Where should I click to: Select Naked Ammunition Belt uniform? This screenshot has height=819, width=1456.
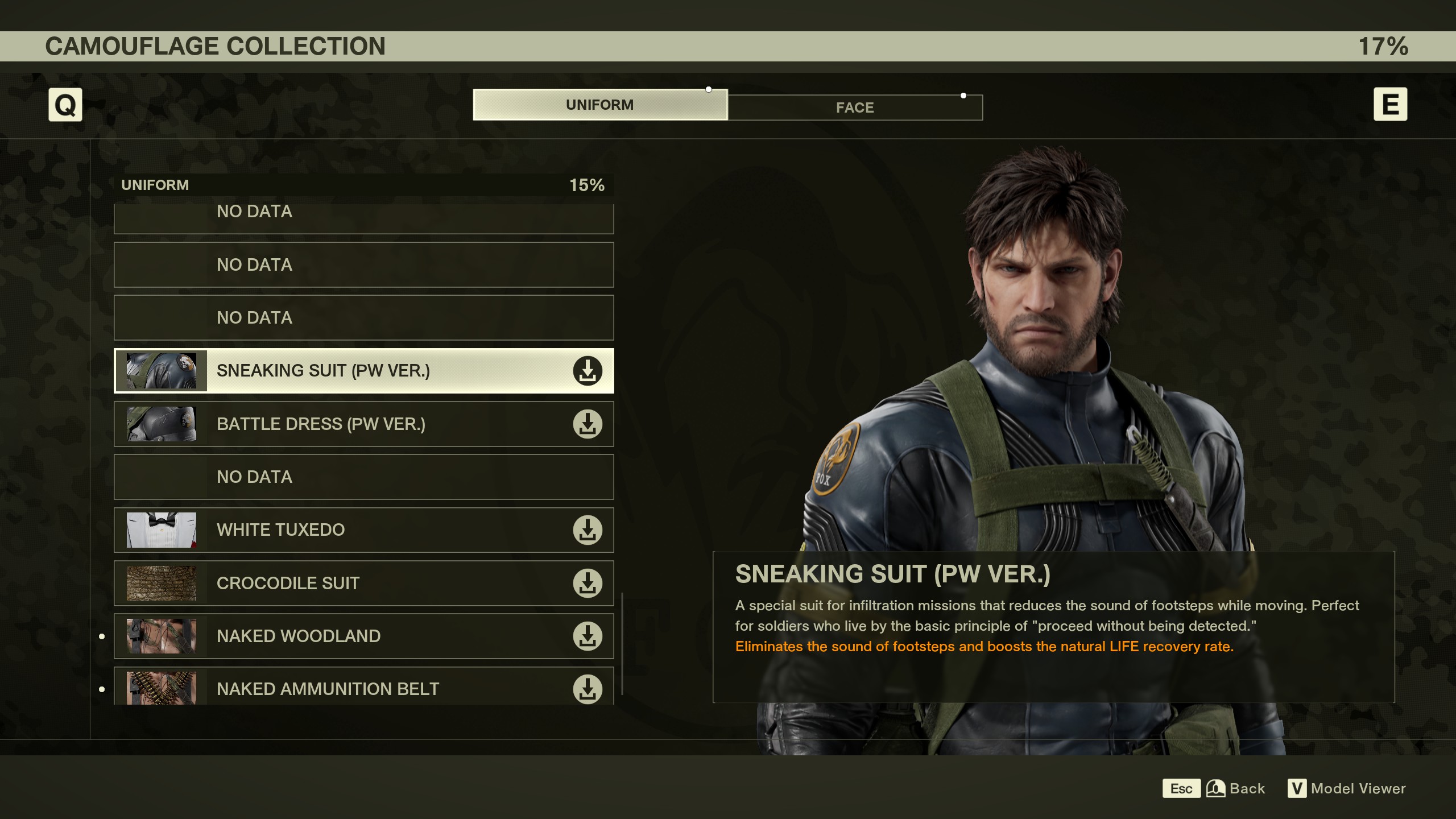click(364, 688)
